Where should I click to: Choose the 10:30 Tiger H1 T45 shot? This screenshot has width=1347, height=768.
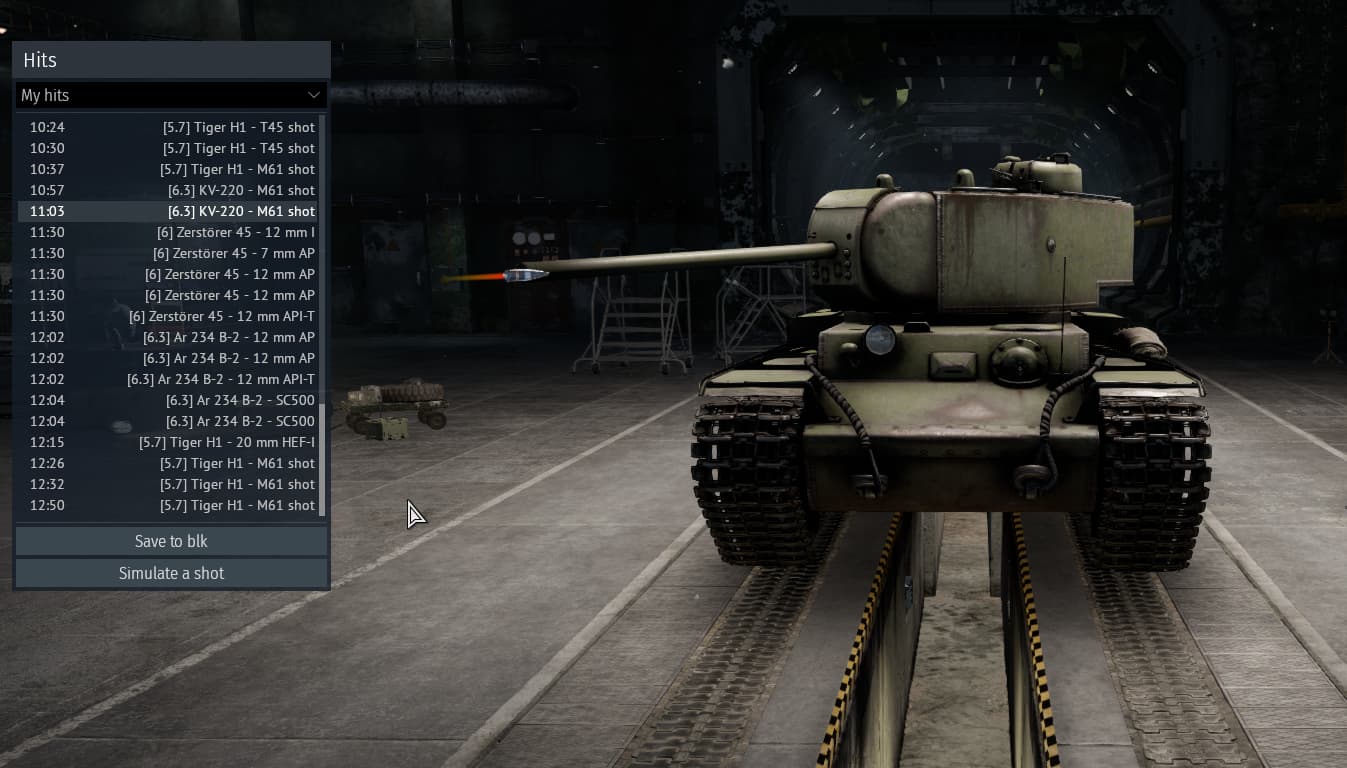point(168,148)
